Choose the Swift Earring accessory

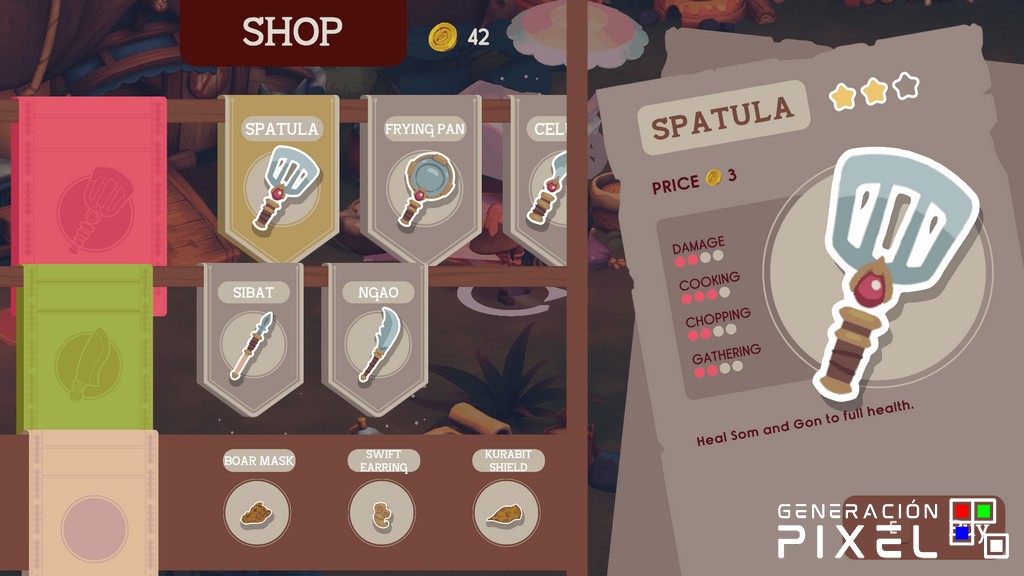[x=382, y=512]
